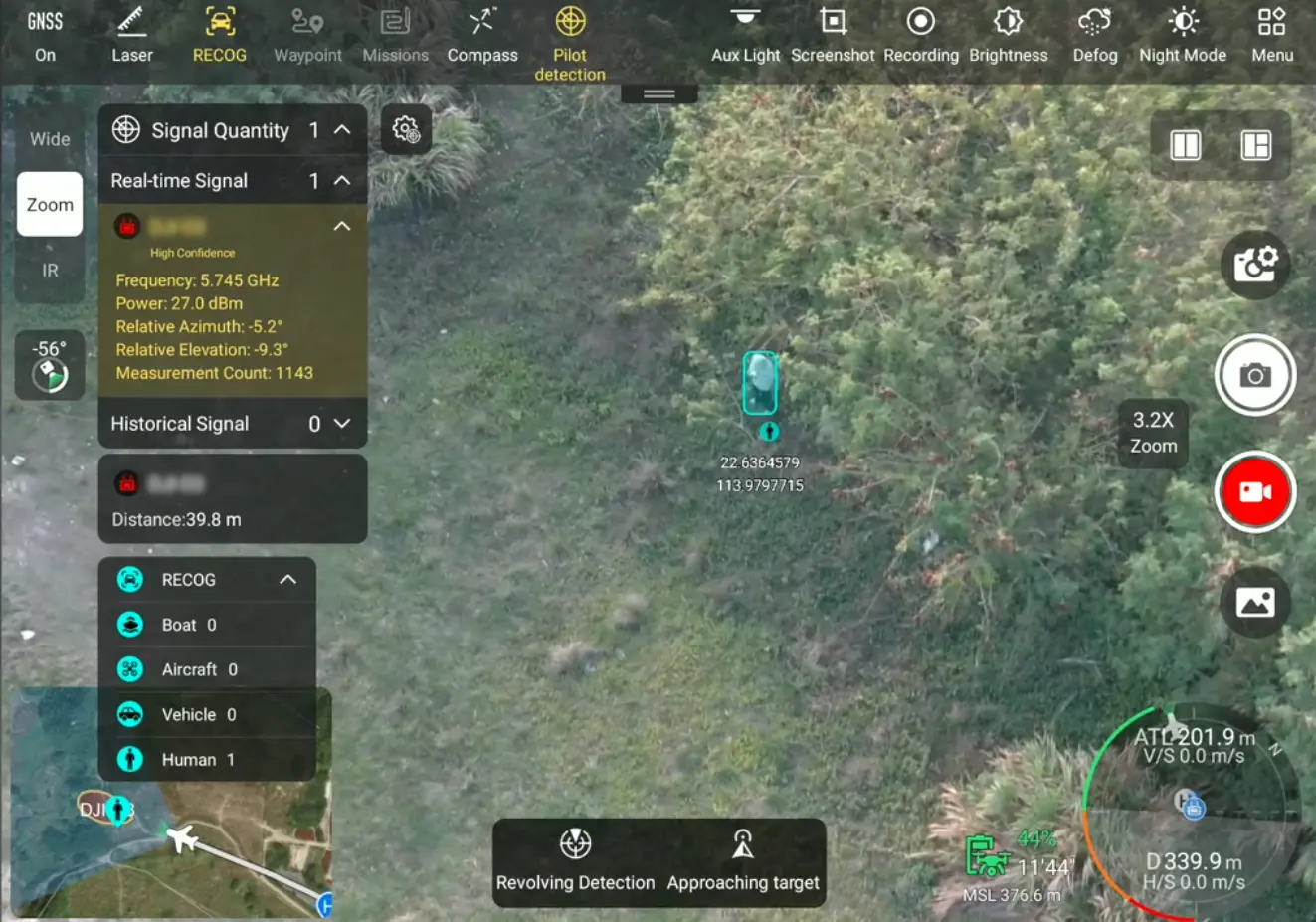Viewport: 1316px width, 922px height.
Task: Open signal detection settings gear
Action: pos(406,129)
